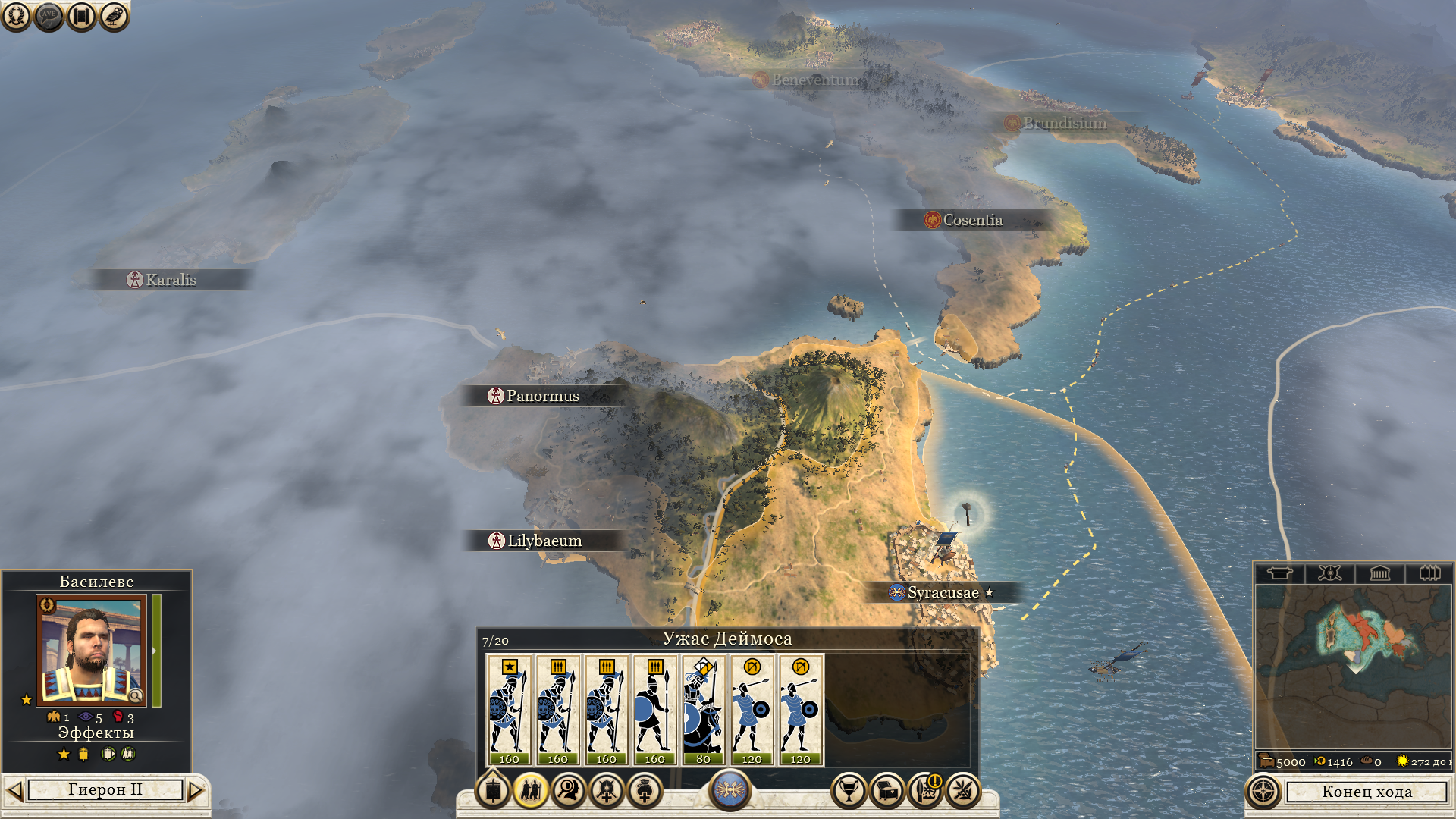Select the cavalry unit card with 80 men
1456x819 pixels.
click(703, 710)
